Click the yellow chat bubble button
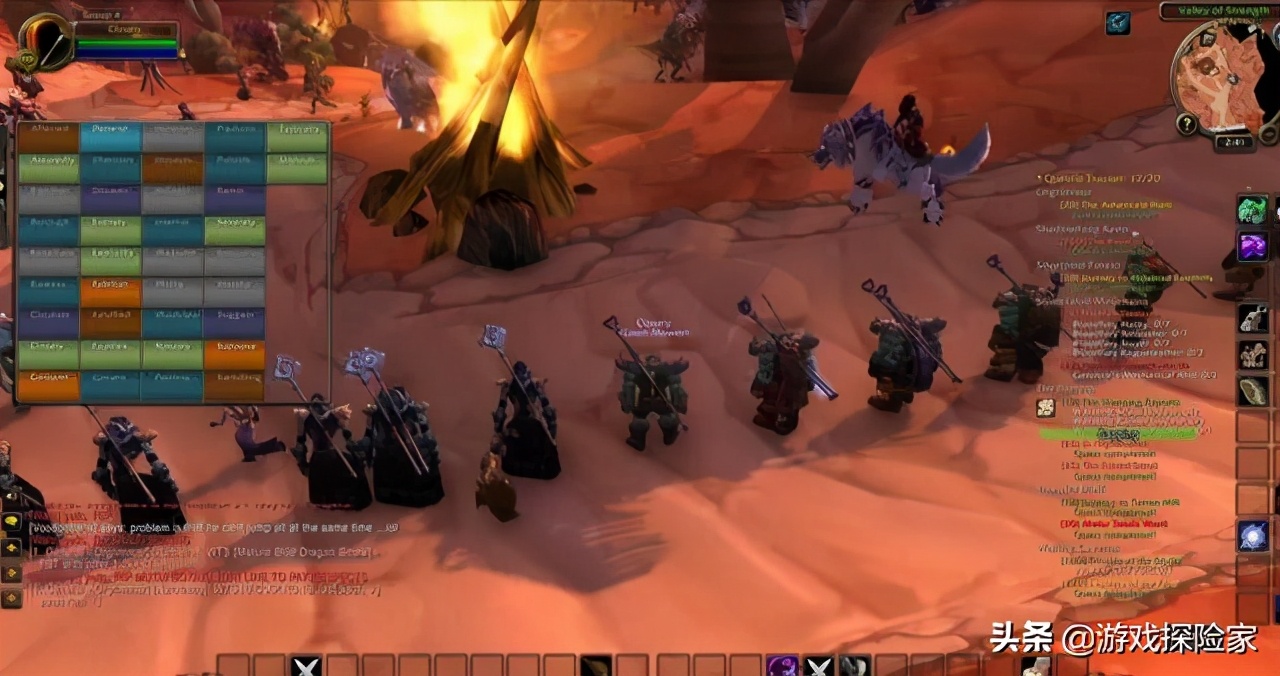Screen dimensions: 1280x676 pyautogui.click(x=12, y=522)
